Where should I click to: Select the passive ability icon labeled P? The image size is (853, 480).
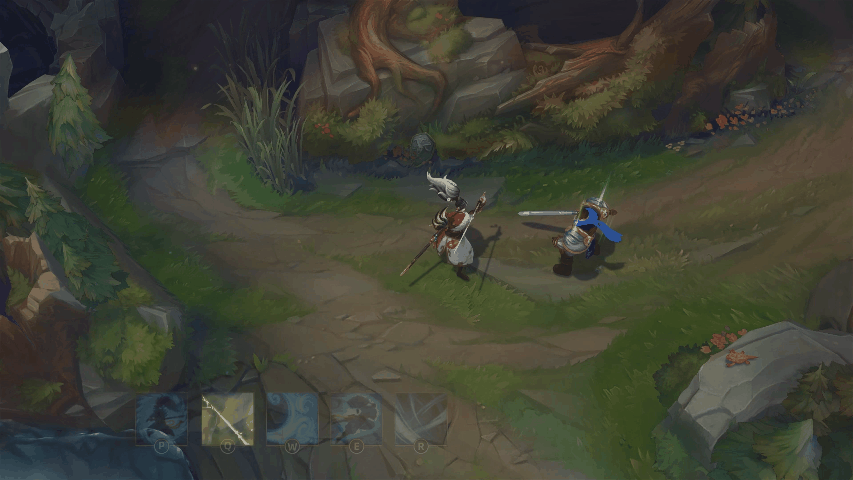click(161, 418)
